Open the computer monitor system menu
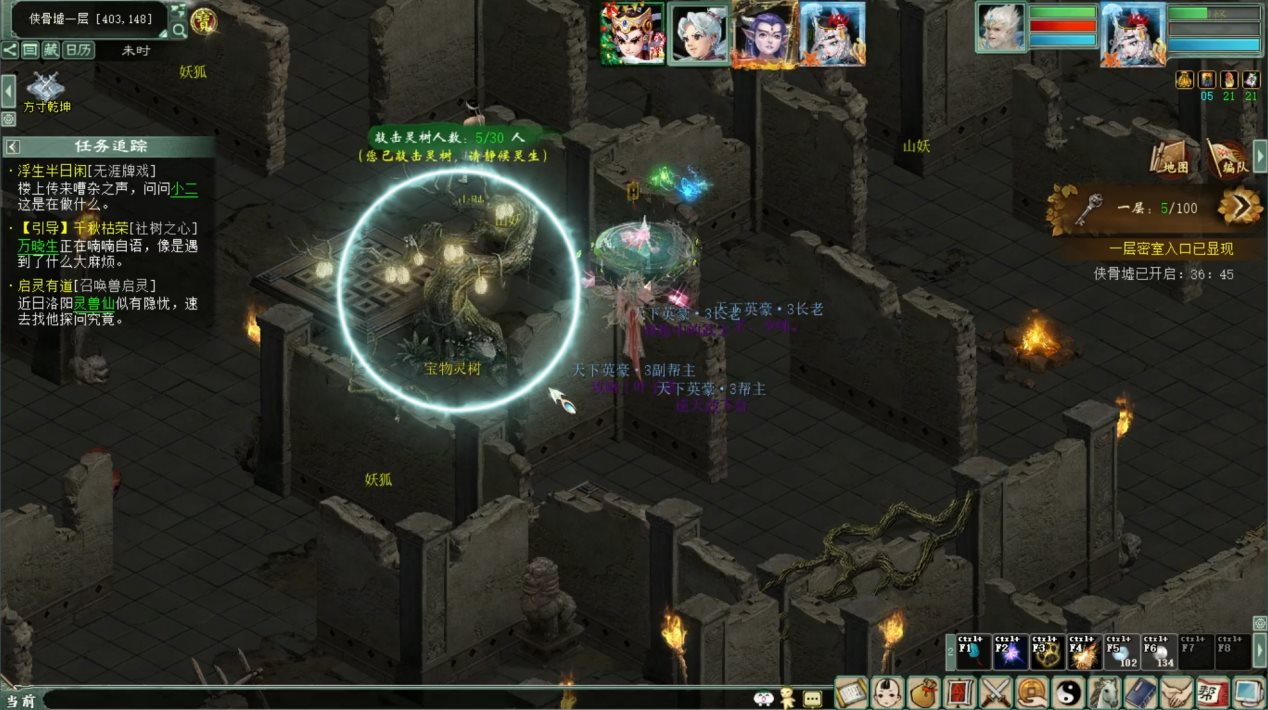 [1248, 692]
